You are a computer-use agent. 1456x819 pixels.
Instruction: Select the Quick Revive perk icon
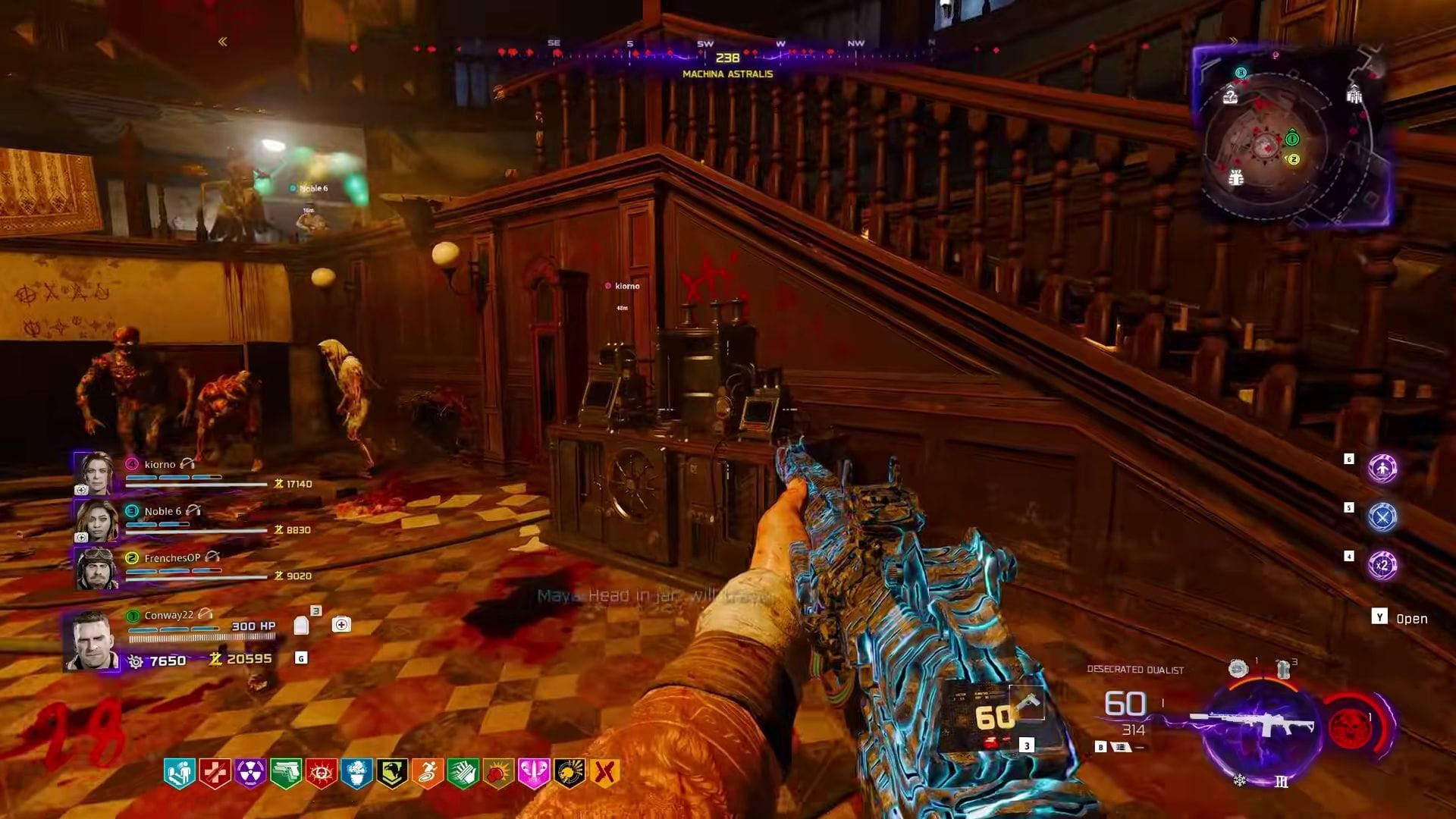pos(180,771)
